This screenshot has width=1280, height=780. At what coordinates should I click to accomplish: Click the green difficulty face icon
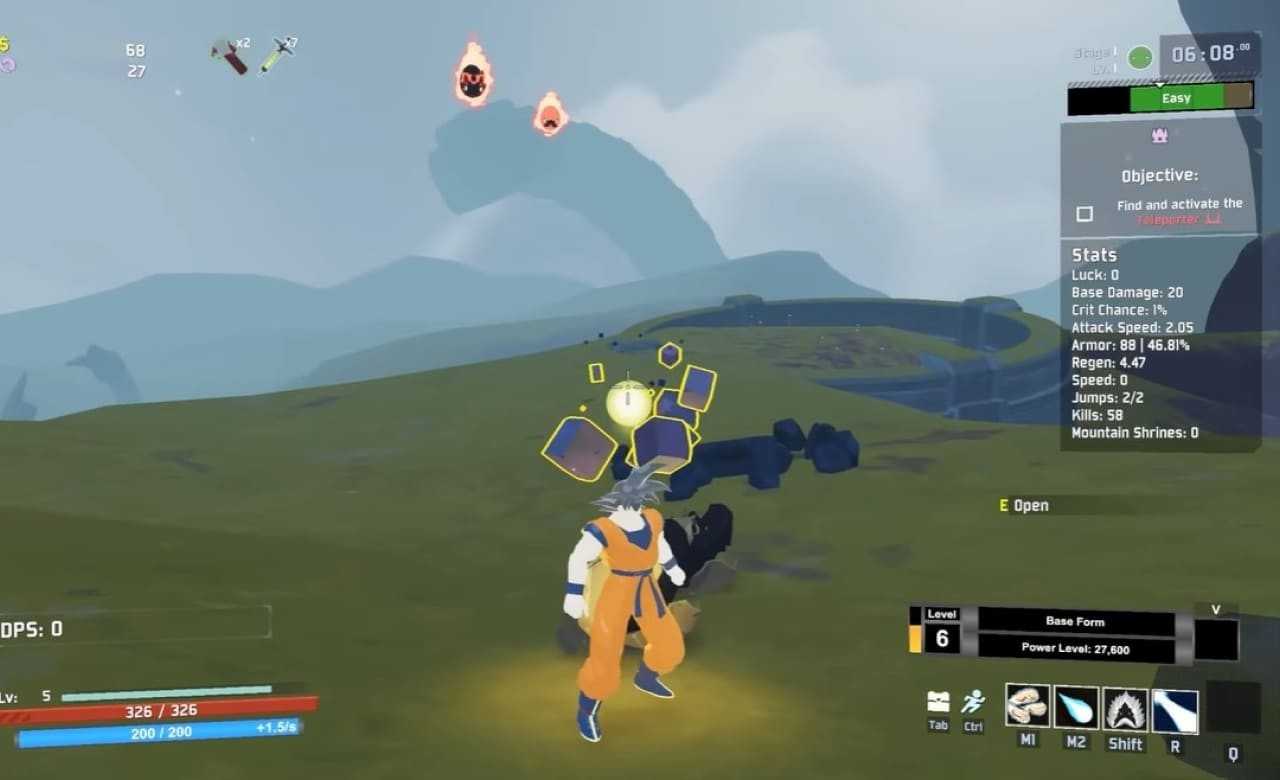tap(1140, 58)
